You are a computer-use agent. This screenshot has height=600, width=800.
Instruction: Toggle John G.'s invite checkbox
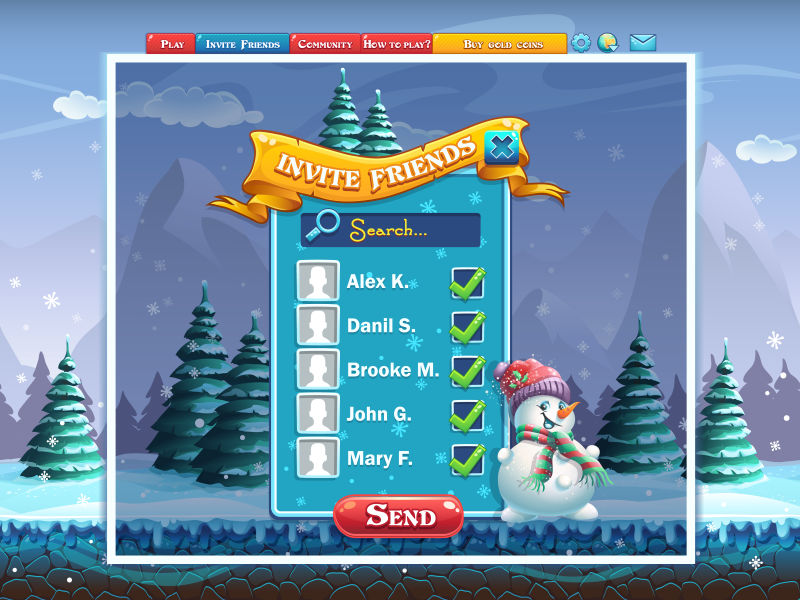tap(467, 415)
